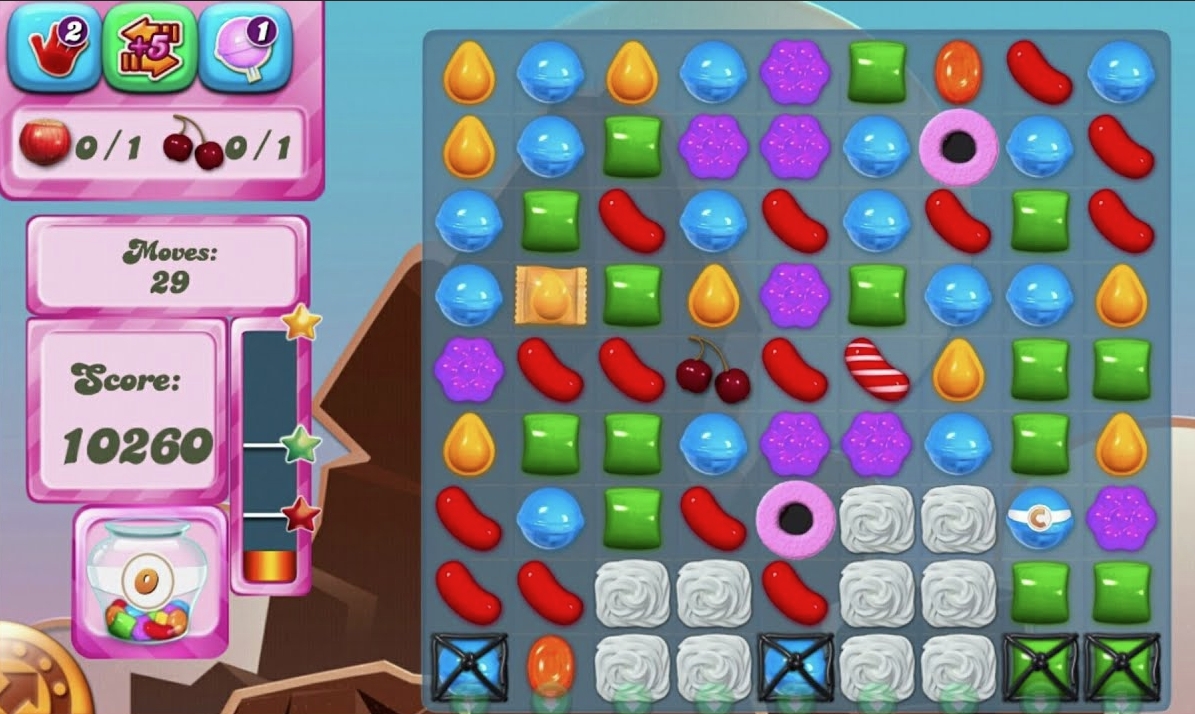Select the green candy in the top row
The image size is (1195, 714).
(x=877, y=72)
